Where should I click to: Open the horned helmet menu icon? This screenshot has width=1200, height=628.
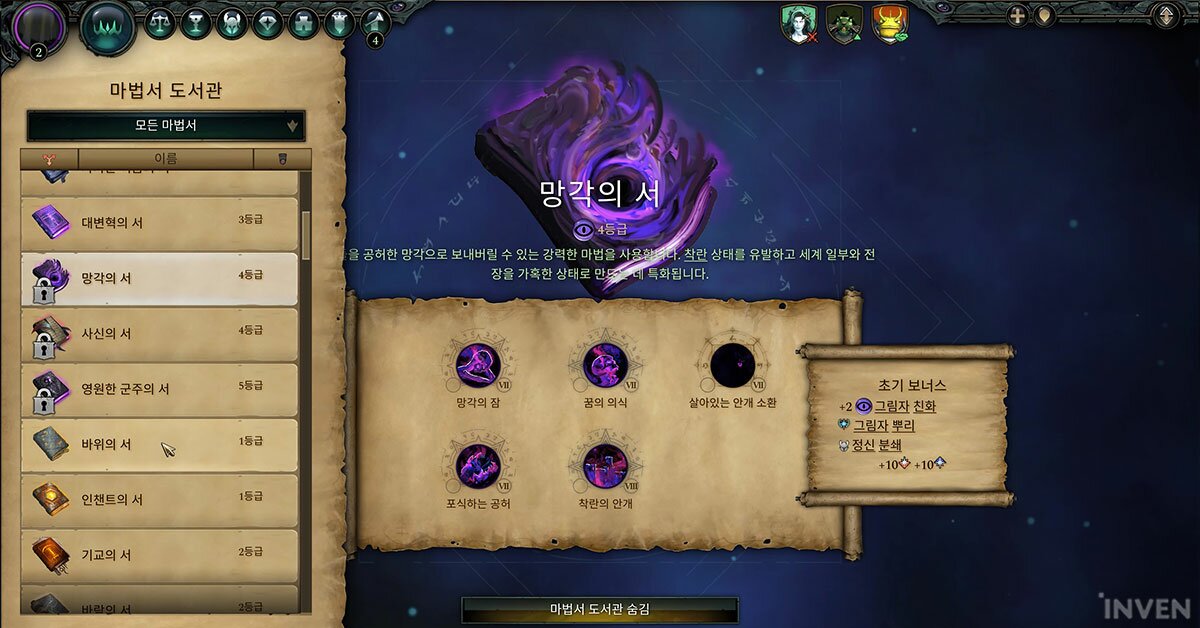231,22
